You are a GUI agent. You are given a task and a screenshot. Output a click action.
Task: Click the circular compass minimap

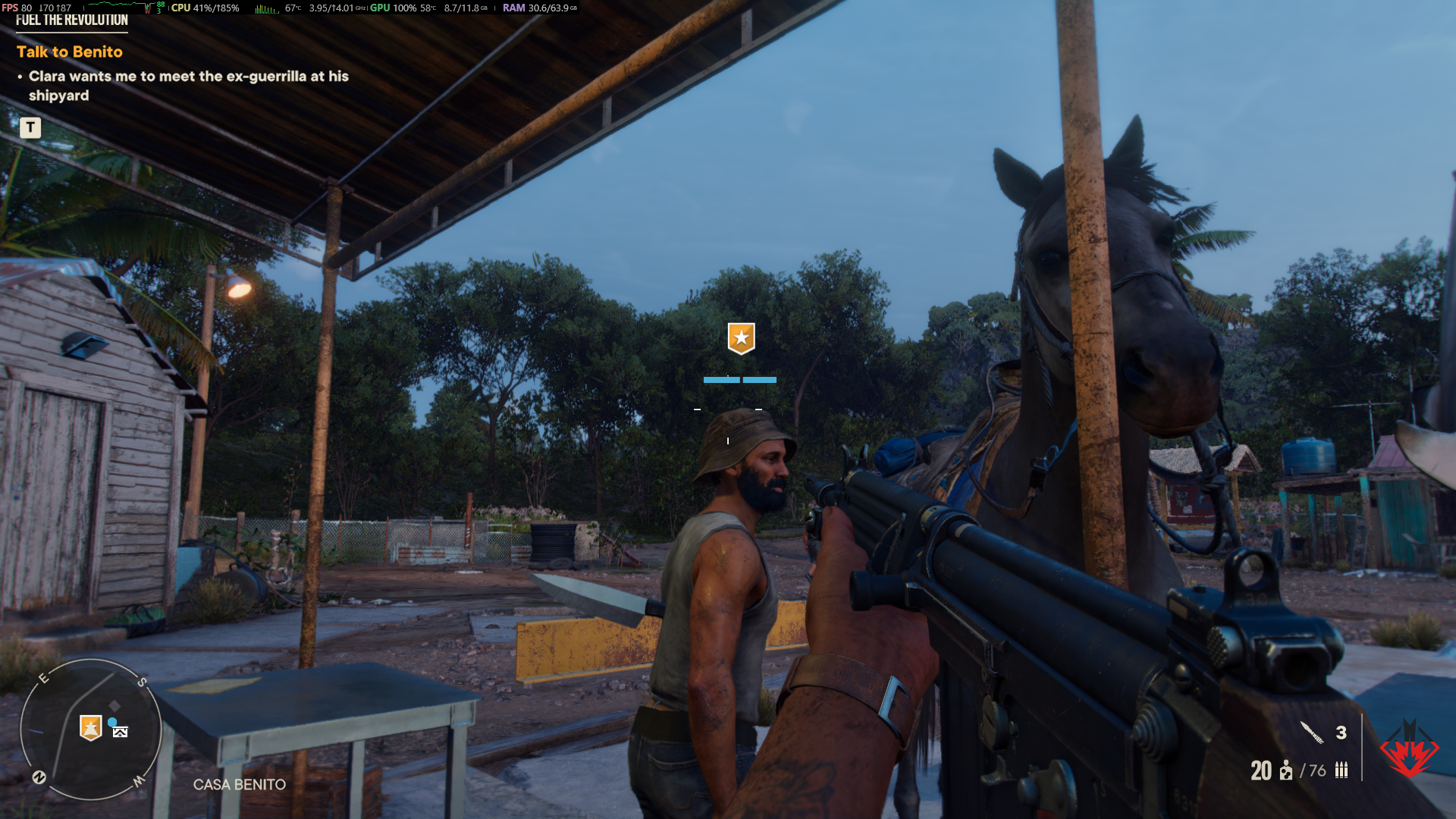(x=90, y=730)
